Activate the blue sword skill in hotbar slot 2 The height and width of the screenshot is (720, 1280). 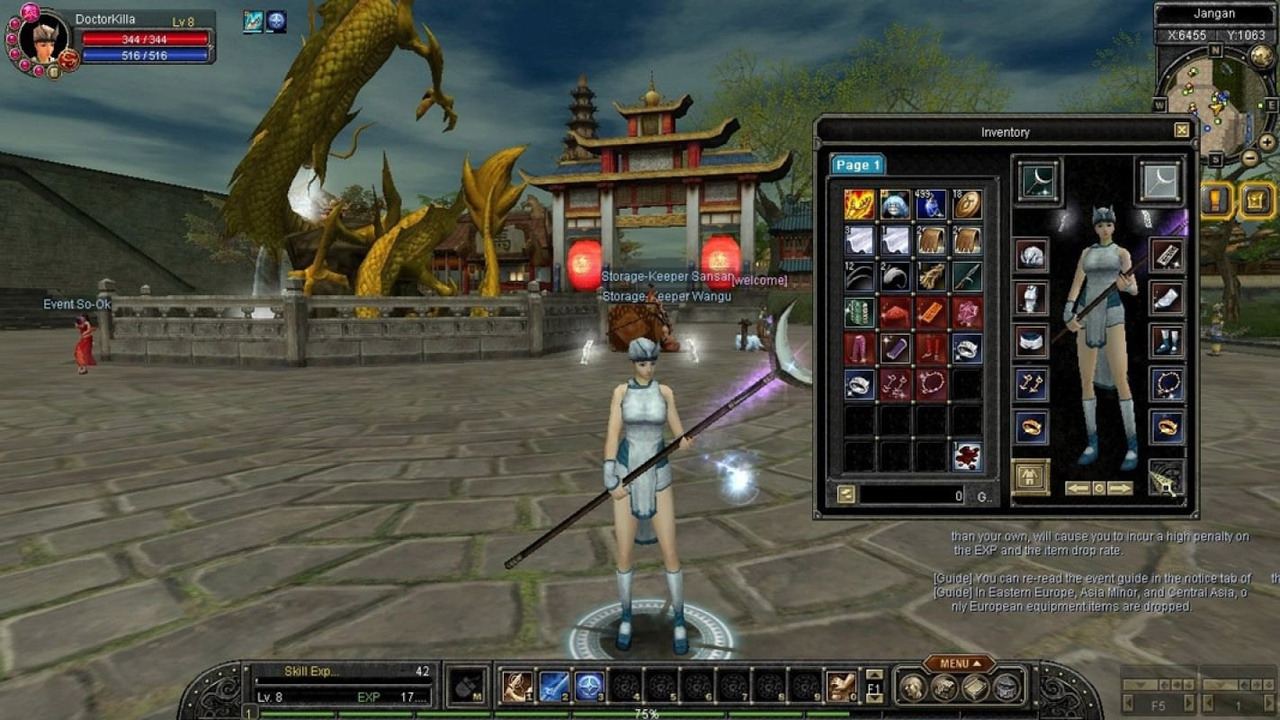pyautogui.click(x=554, y=686)
